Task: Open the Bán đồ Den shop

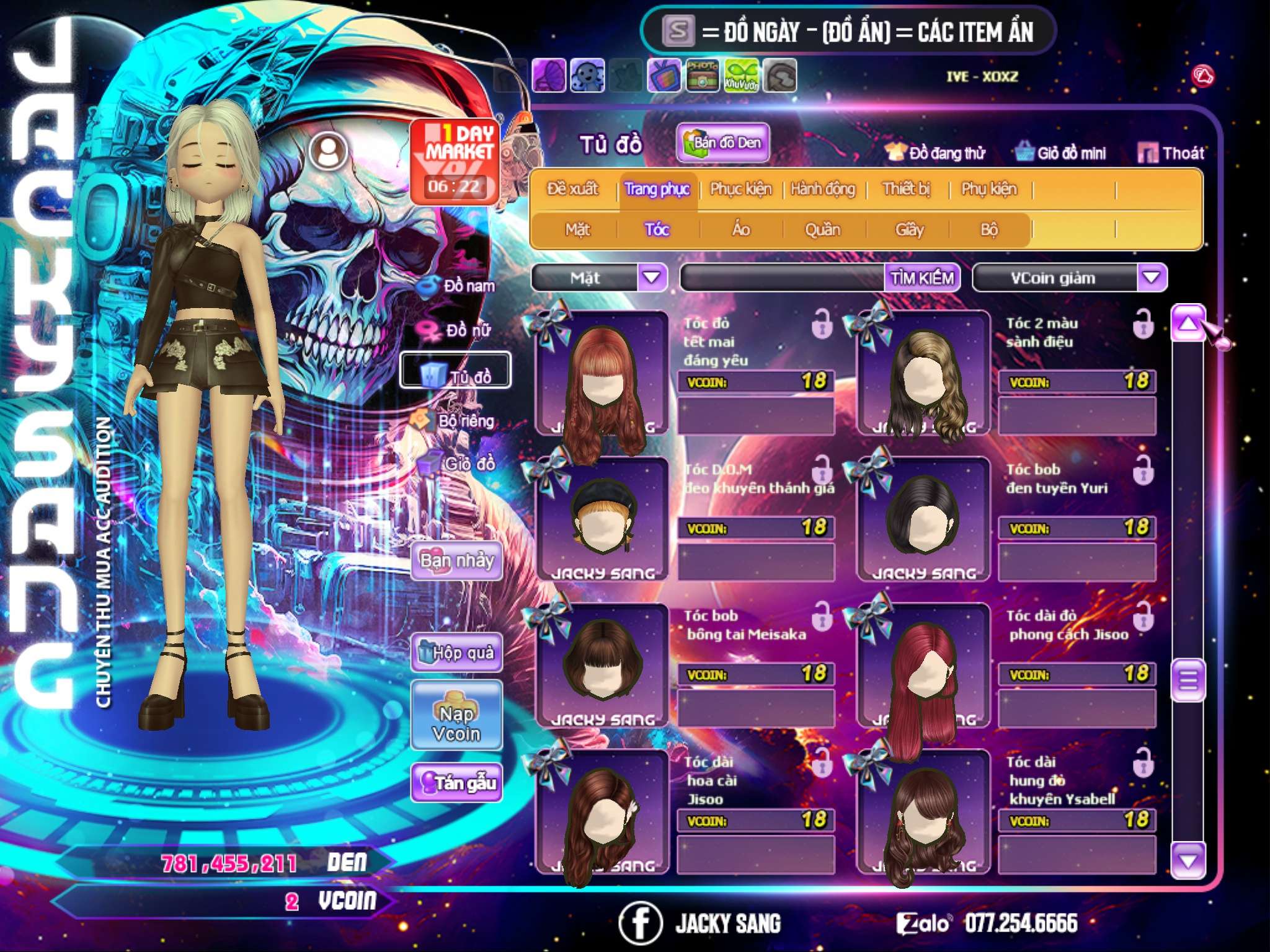Action: 723,143
